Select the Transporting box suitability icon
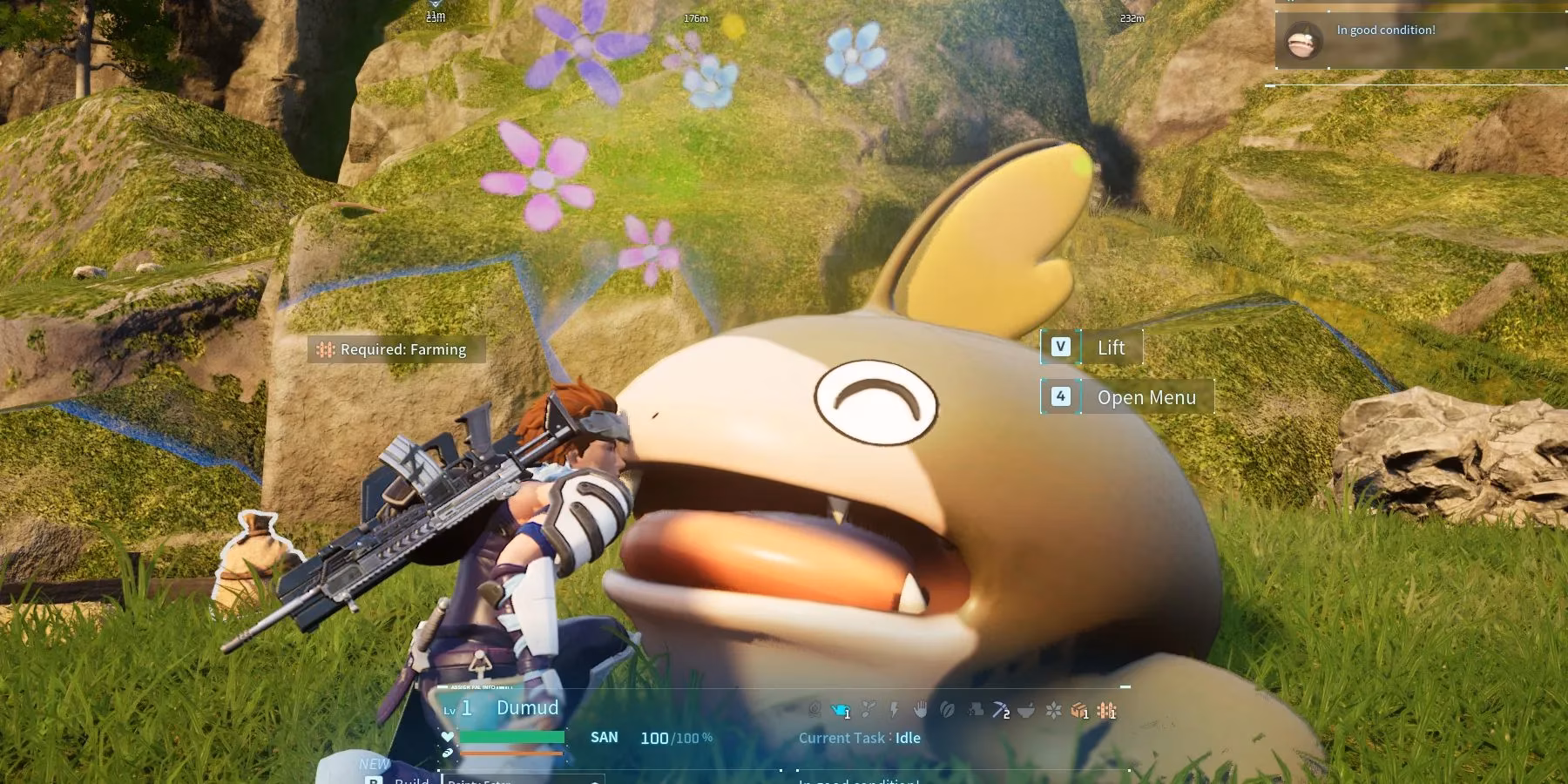This screenshot has width=1568, height=784. [1079, 711]
